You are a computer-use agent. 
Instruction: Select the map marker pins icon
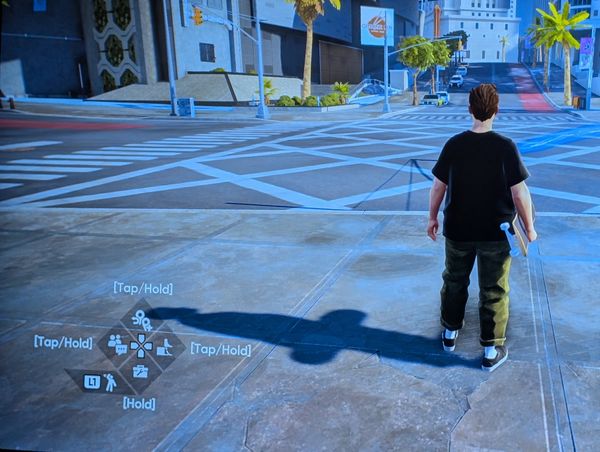[x=142, y=321]
